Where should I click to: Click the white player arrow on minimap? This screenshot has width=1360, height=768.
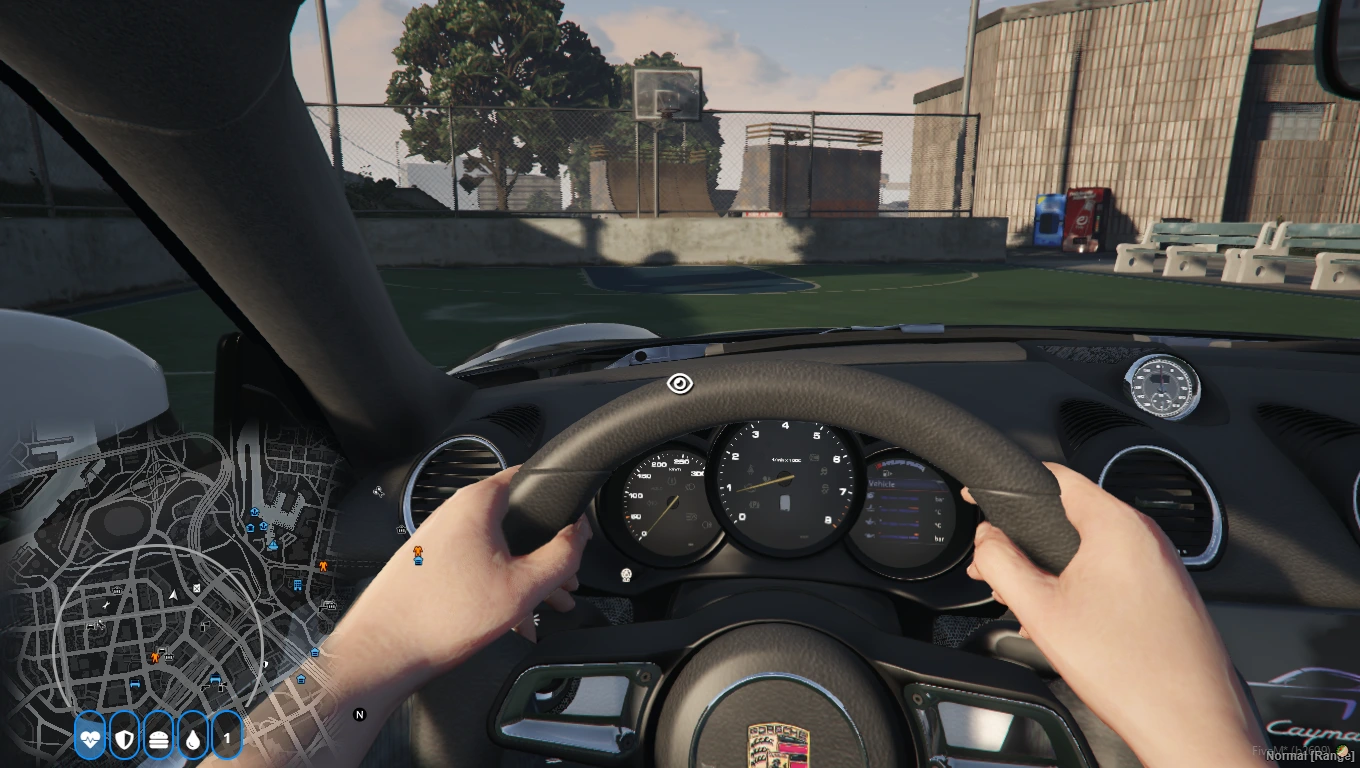click(175, 594)
